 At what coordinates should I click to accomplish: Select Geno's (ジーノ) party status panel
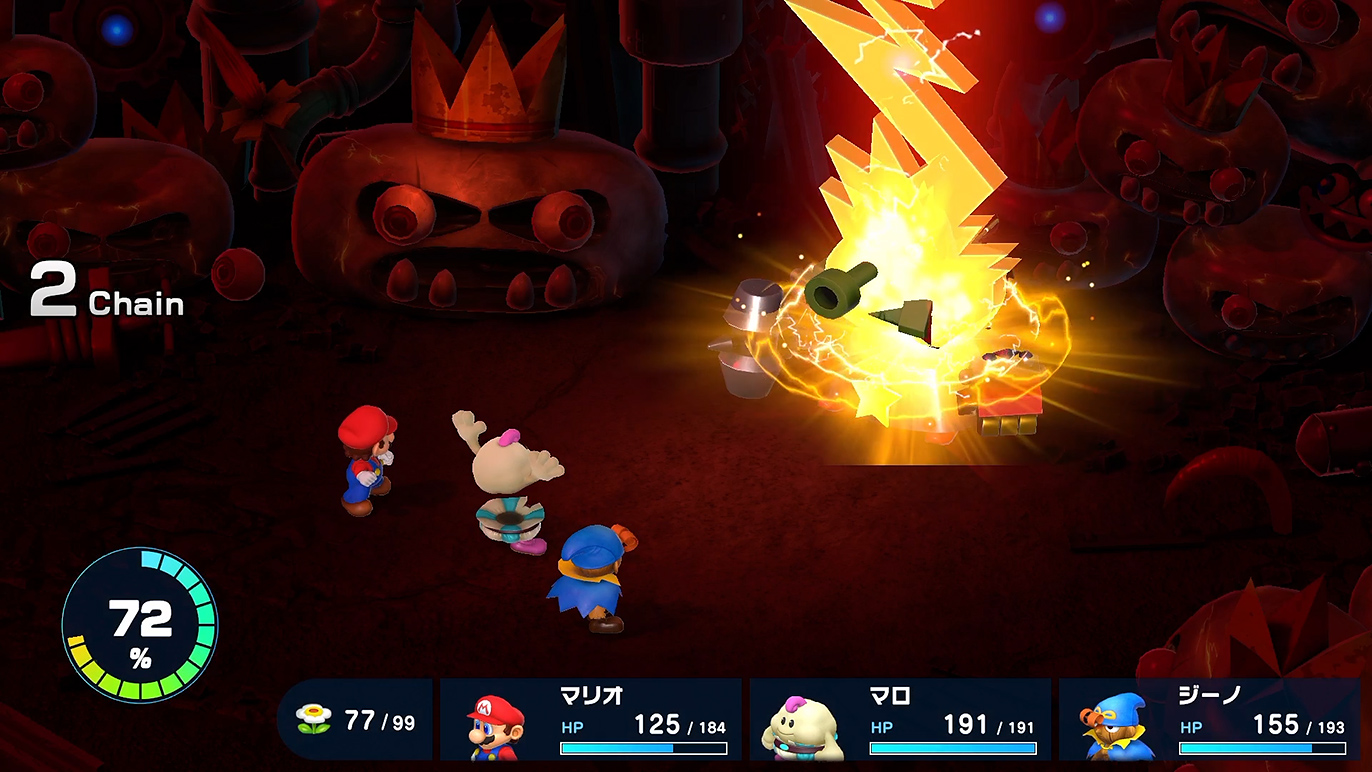coord(1210,719)
